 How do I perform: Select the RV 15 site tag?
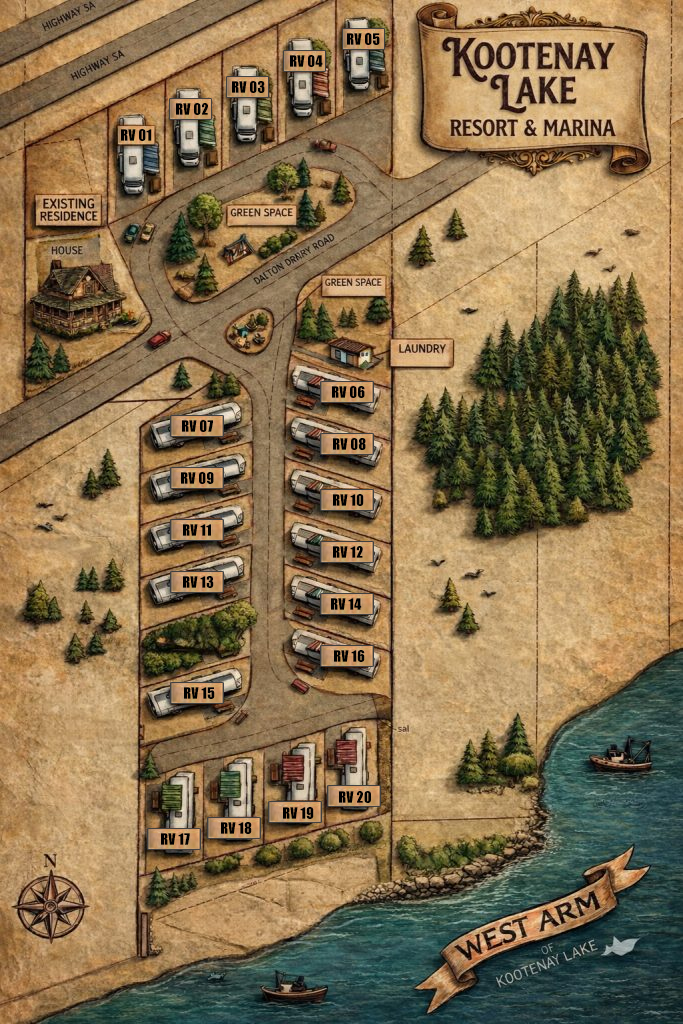197,692
